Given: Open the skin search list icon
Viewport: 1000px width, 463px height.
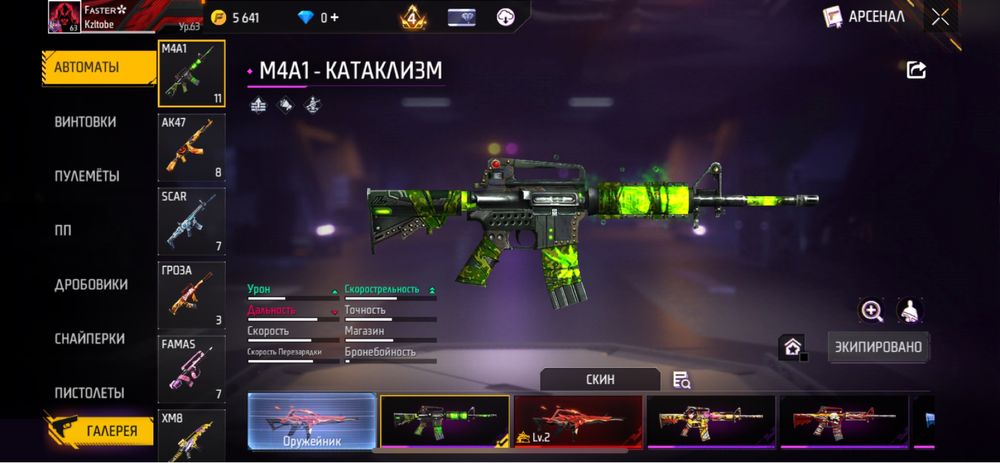Looking at the screenshot, I should 682,380.
